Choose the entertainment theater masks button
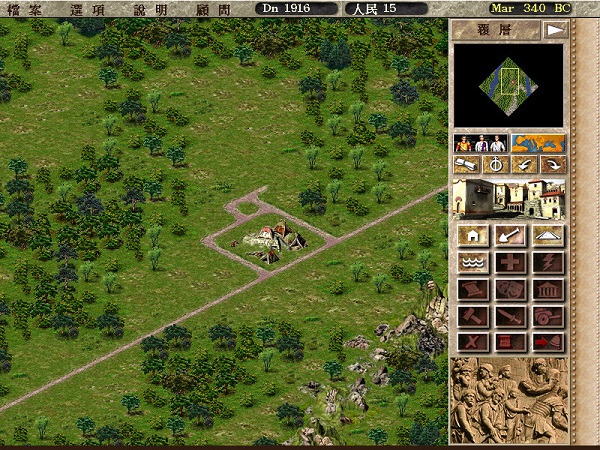Image resolution: width=600 pixels, height=450 pixels. tap(509, 290)
